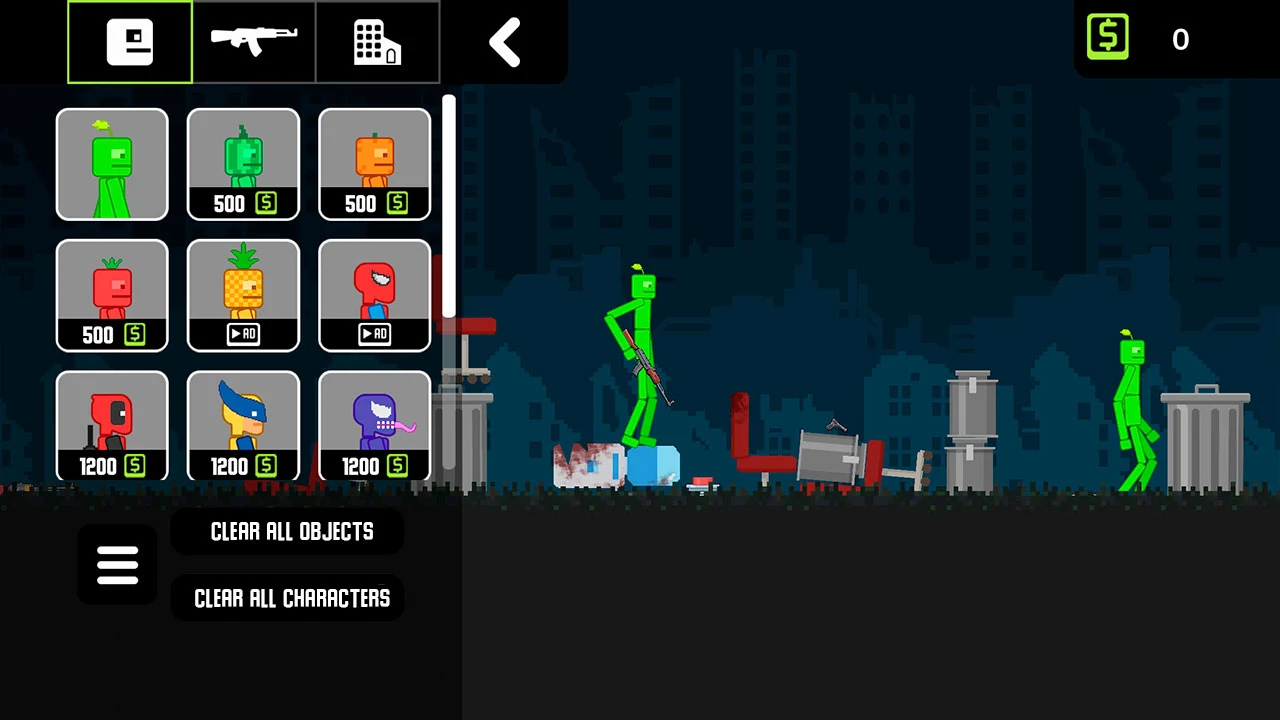Select the orange pumpkin character for 500
The height and width of the screenshot is (720, 1280).
[374, 164]
